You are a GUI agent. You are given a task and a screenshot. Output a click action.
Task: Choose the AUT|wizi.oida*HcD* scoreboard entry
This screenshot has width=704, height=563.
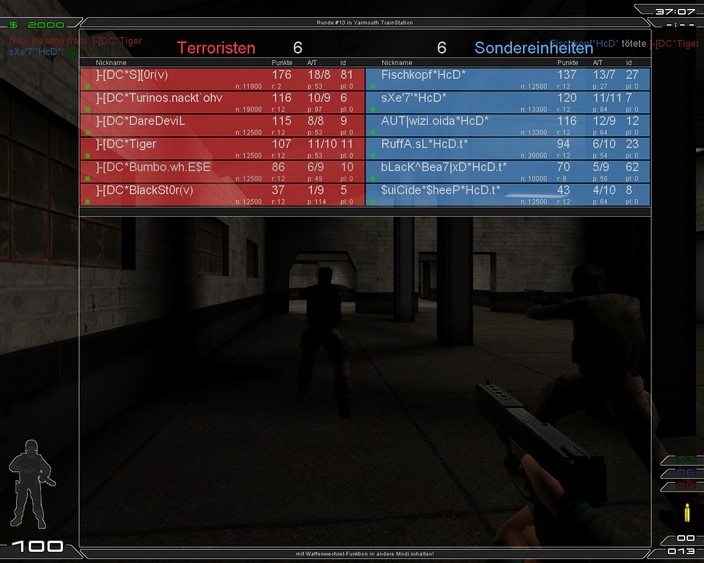click(508, 125)
